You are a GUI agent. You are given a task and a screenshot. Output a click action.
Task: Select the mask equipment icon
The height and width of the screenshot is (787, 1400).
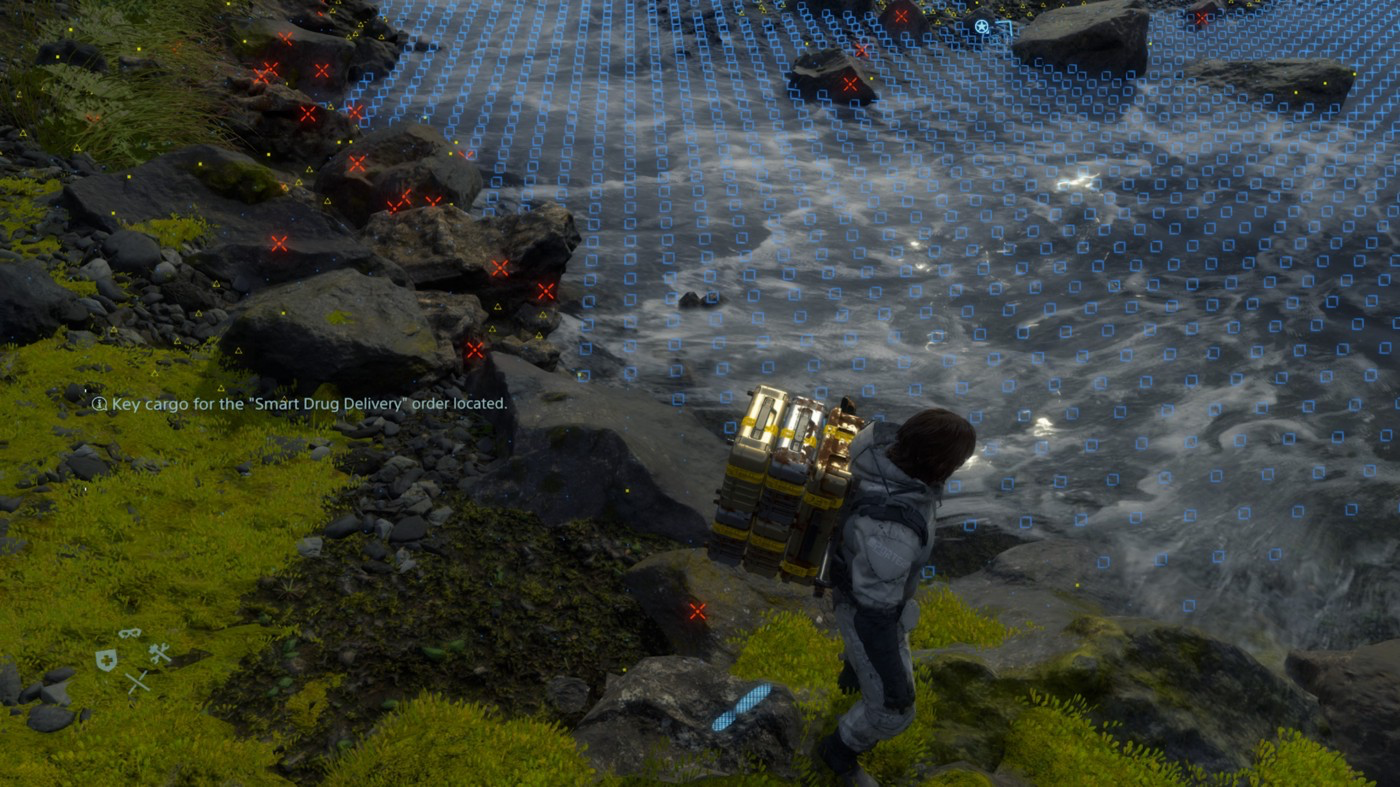pos(130,633)
